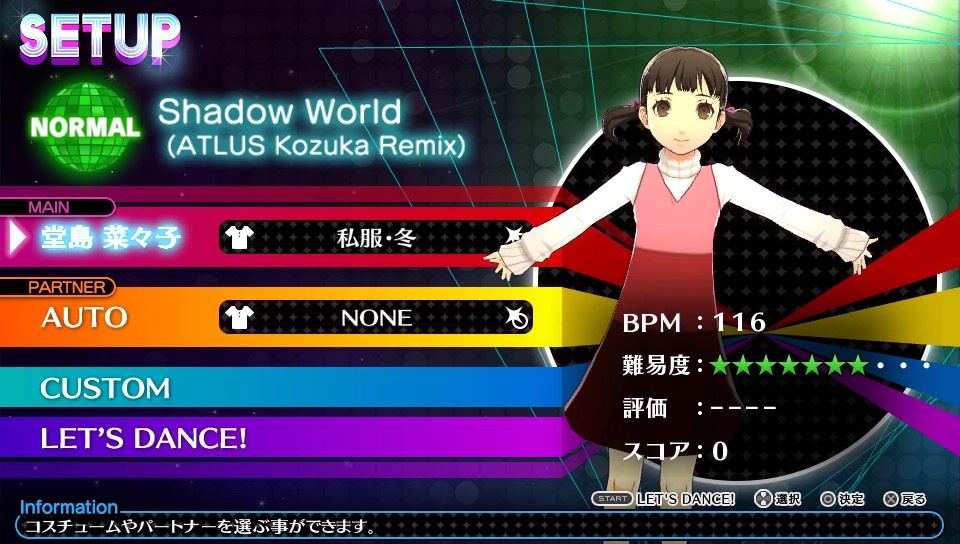Select the main dancer 堂島 菜々子 row
The image size is (960, 544).
pos(110,236)
